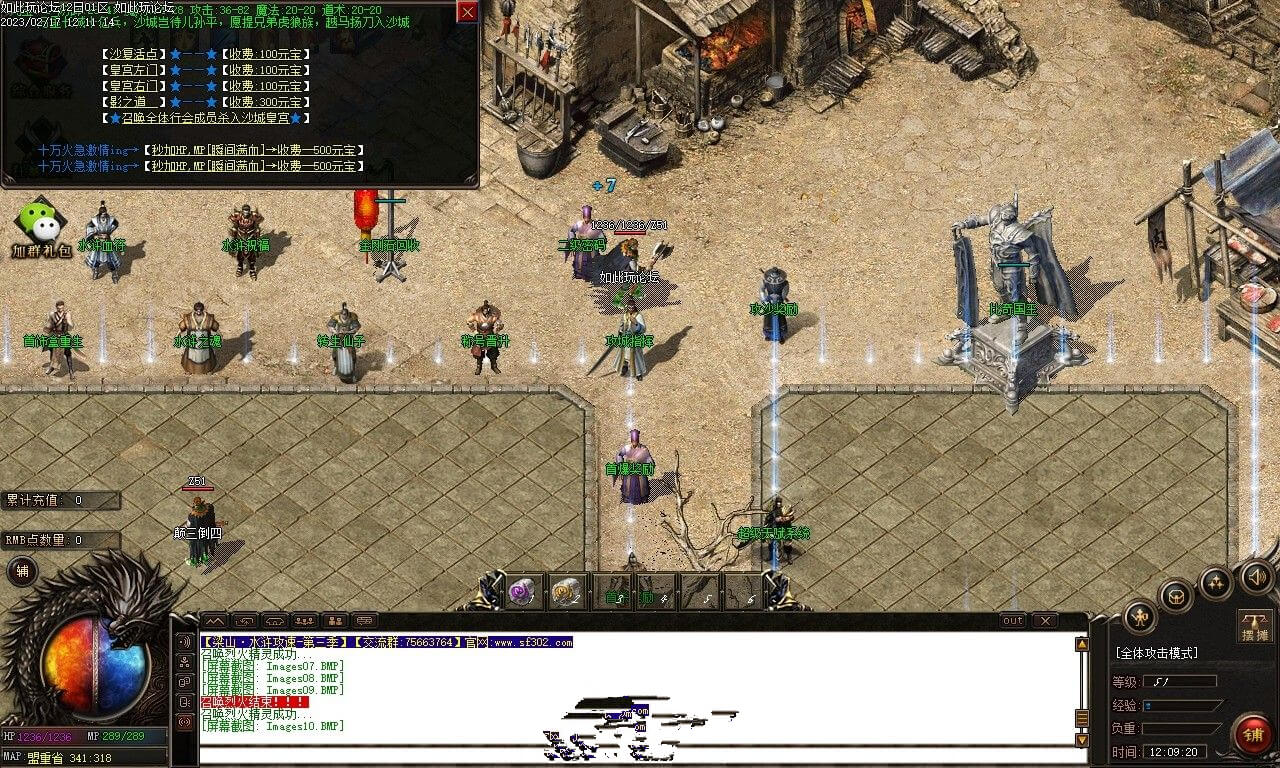Toggle the 全体攻击模式 attack mode text

point(1156,653)
